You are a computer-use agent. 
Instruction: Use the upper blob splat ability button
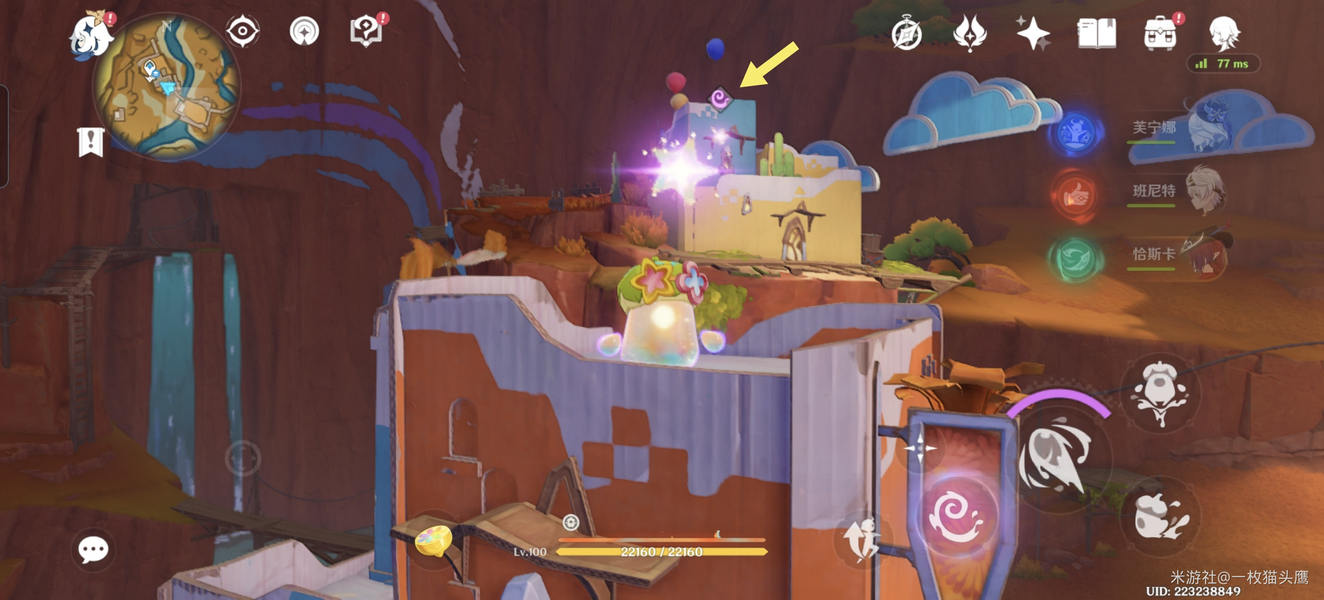[1160, 394]
